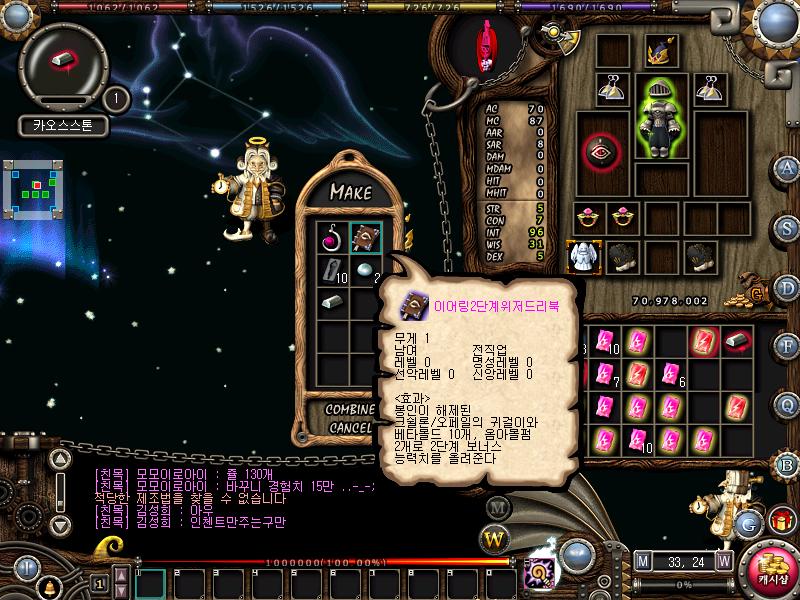Click the round F shortcut button
This screenshot has width=800, height=600.
(787, 344)
